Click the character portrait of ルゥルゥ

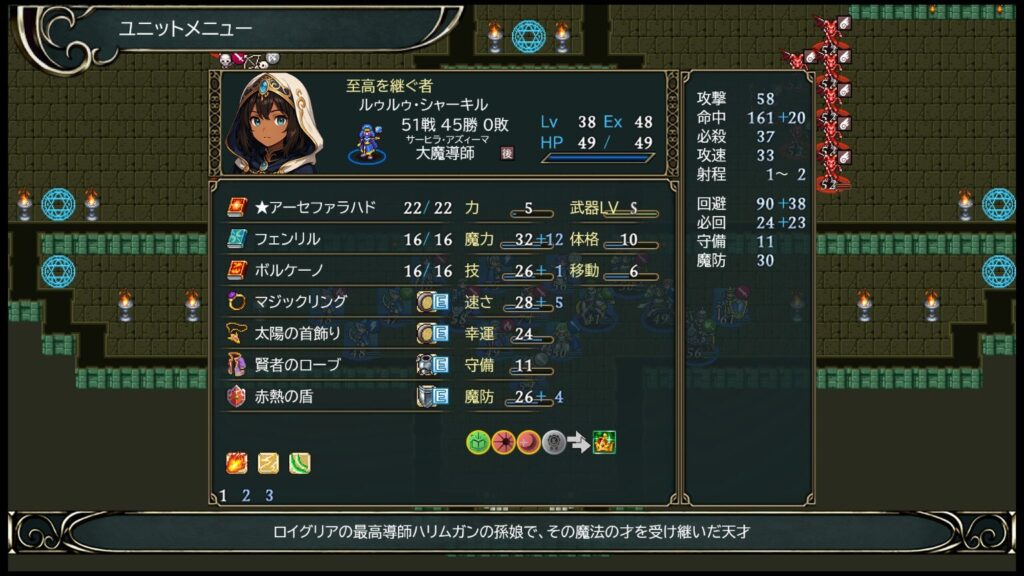(x=272, y=124)
